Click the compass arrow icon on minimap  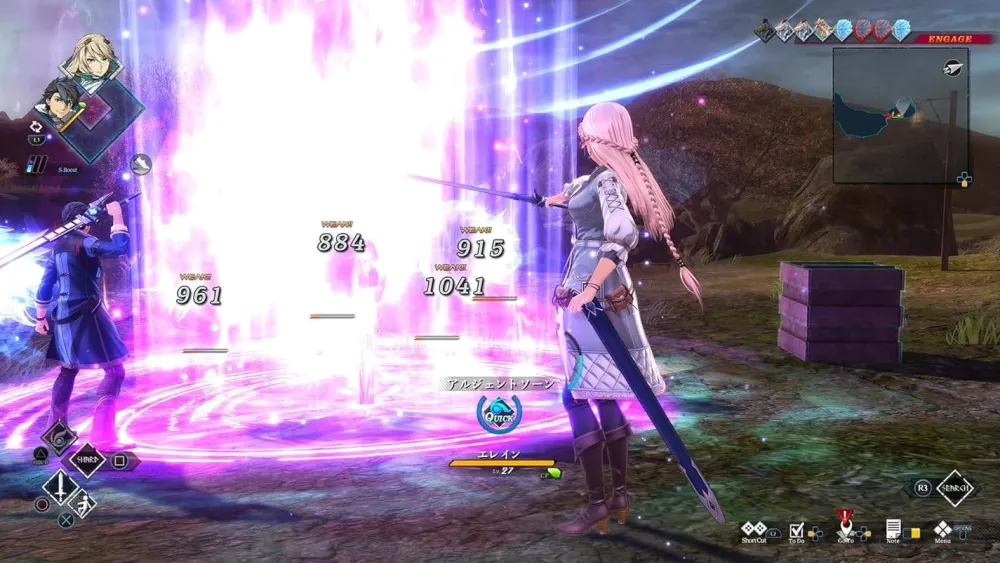point(953,68)
